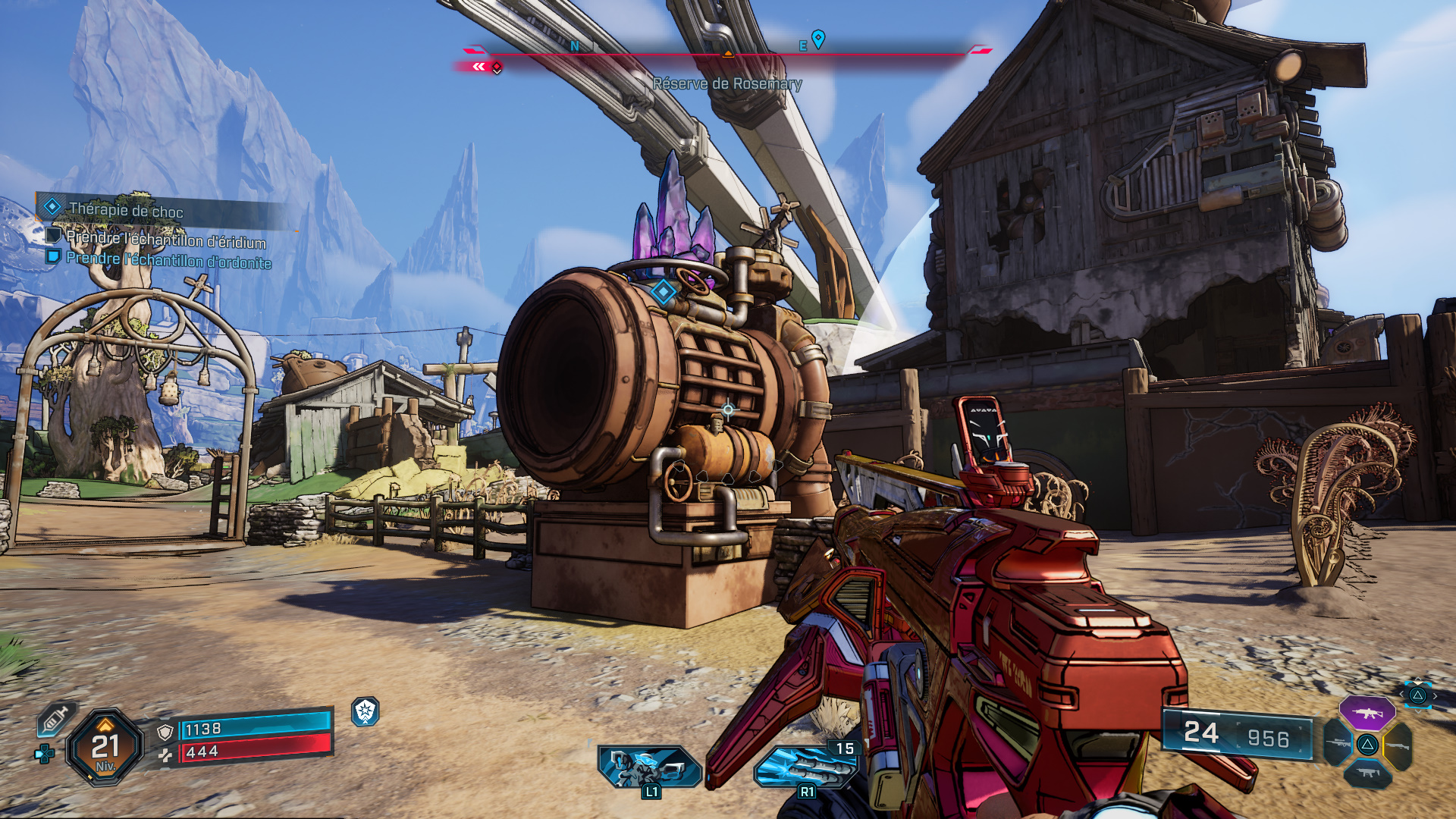Select the purple assault rifle weapon slot
1456x819 pixels.
pos(1367,713)
